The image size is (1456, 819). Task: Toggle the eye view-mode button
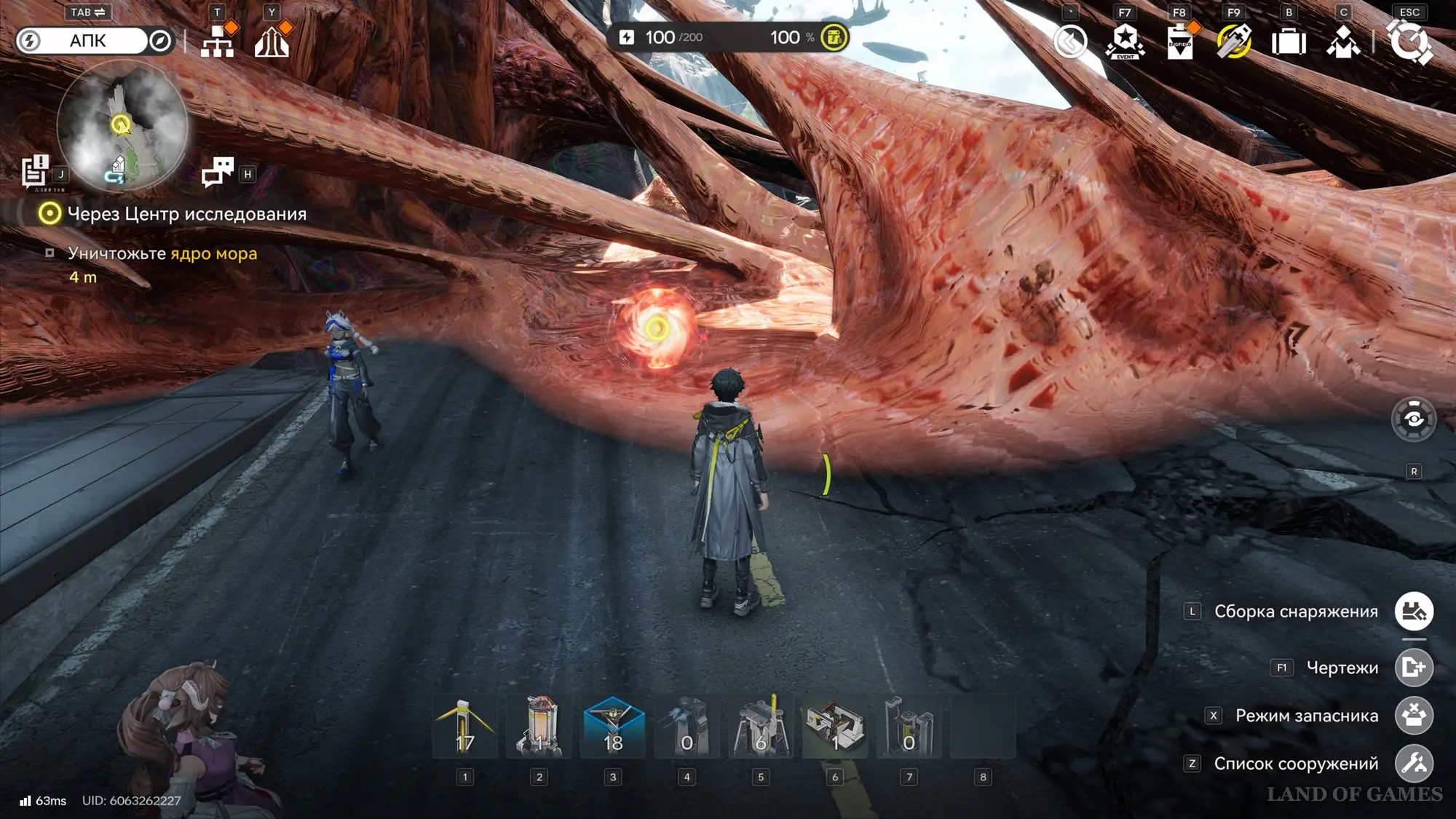(x=1414, y=419)
